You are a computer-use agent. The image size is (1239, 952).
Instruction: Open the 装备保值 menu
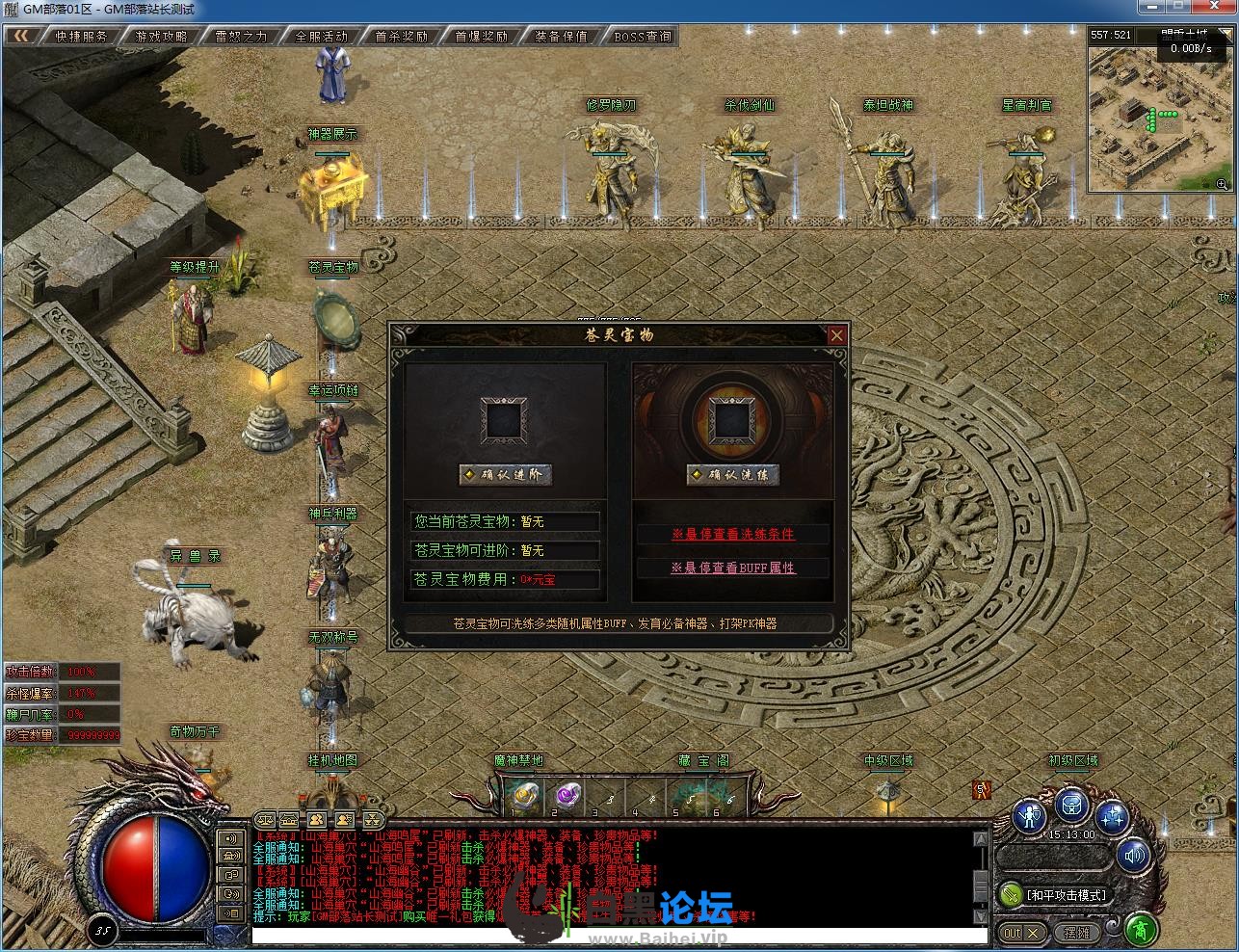(x=562, y=37)
